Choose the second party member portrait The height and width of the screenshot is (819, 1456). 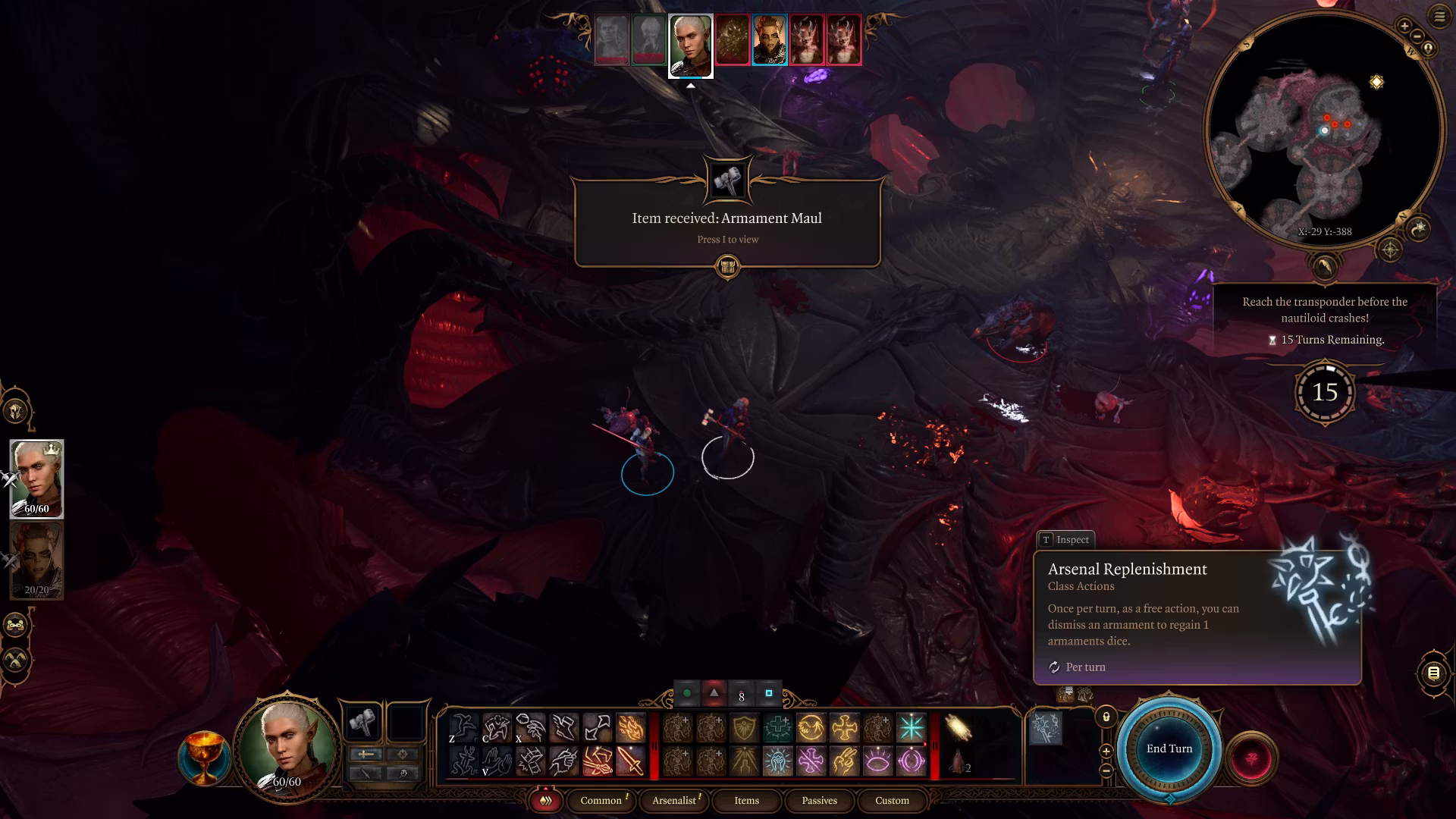coord(36,560)
